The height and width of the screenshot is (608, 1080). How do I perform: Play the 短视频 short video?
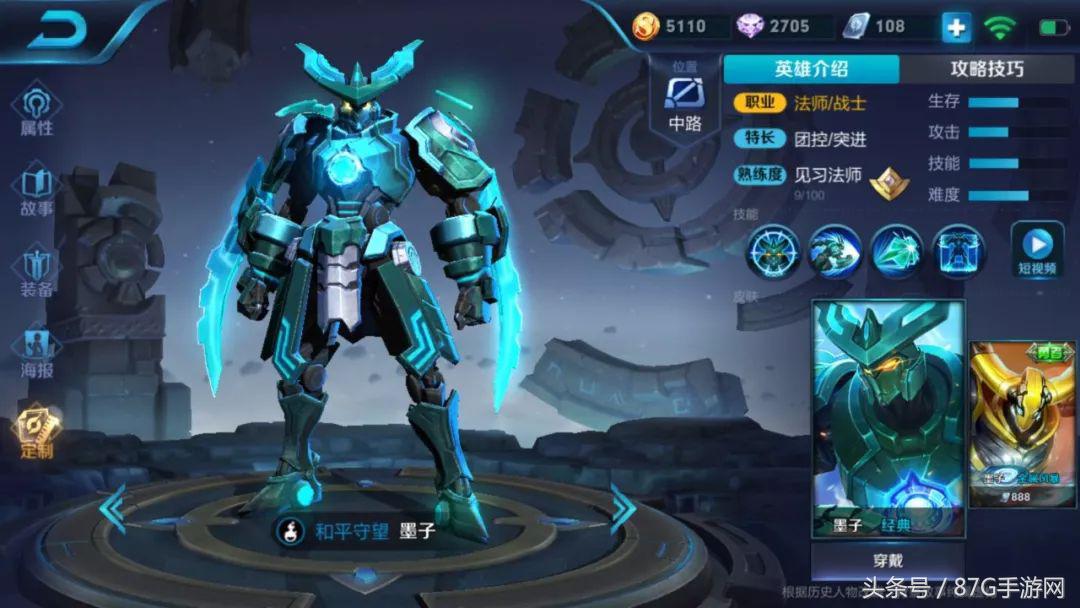[x=1037, y=250]
